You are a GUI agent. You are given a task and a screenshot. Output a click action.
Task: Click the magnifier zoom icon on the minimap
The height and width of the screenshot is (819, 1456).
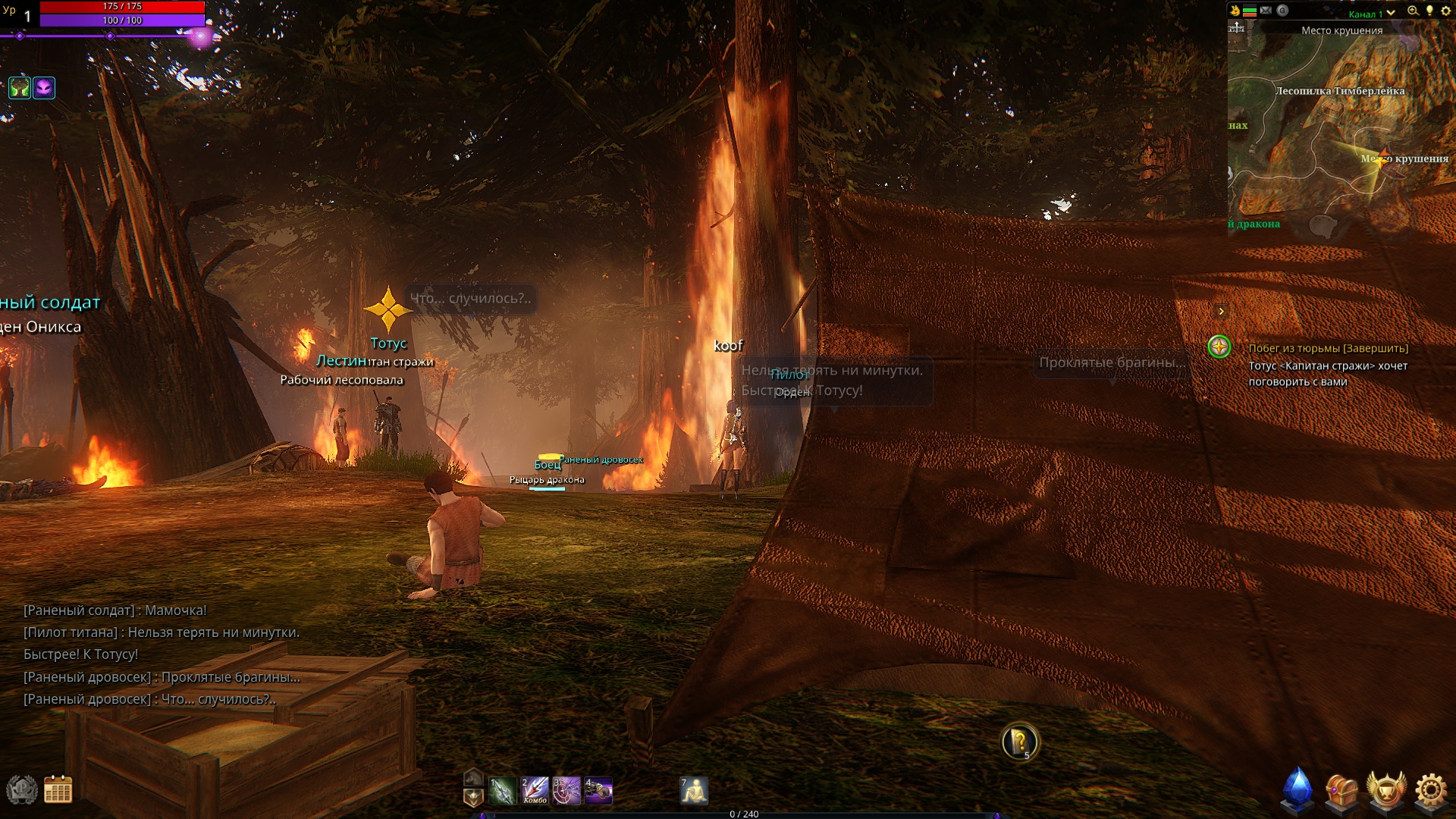(x=1414, y=11)
